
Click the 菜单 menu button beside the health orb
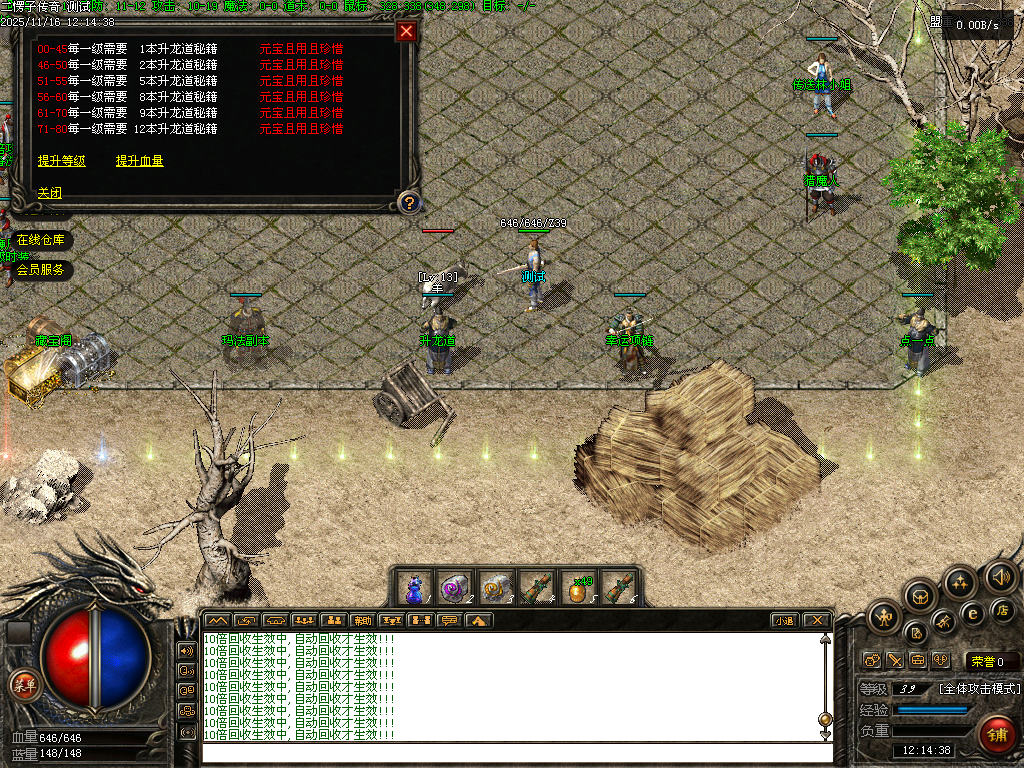(x=22, y=685)
